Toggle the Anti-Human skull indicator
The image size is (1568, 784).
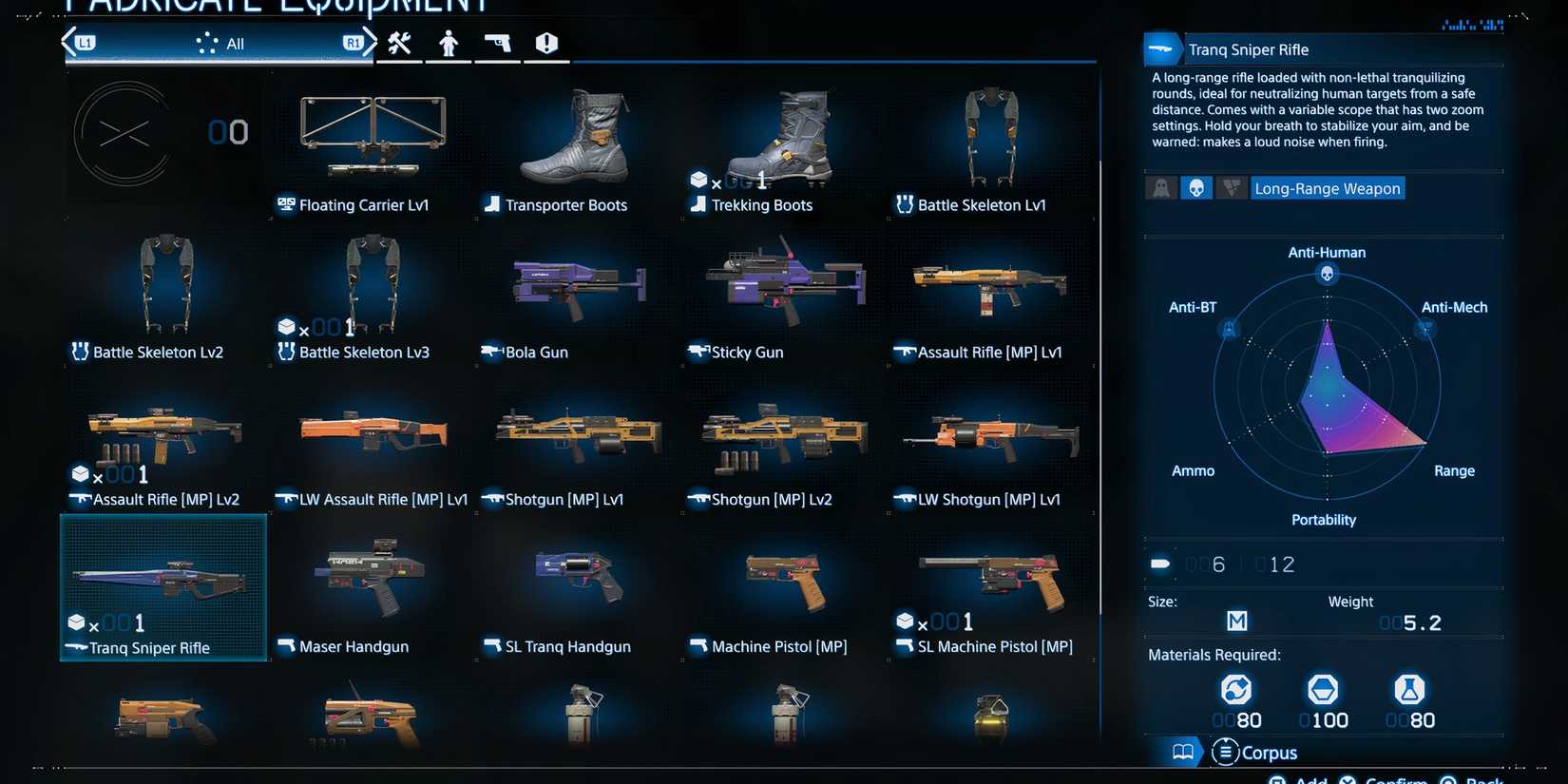point(1196,187)
